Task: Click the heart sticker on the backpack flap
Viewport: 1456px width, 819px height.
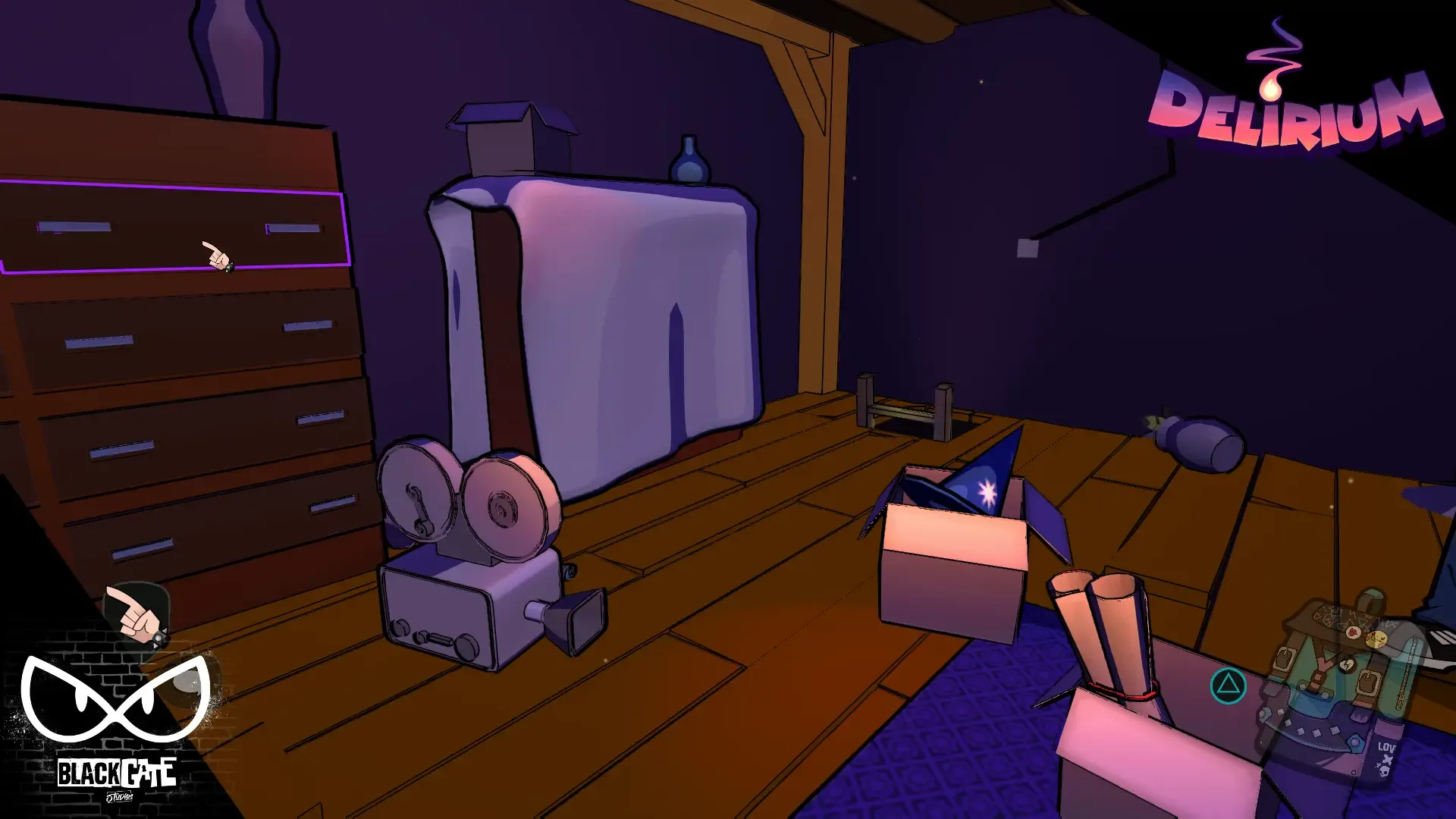Action: 1352,632
